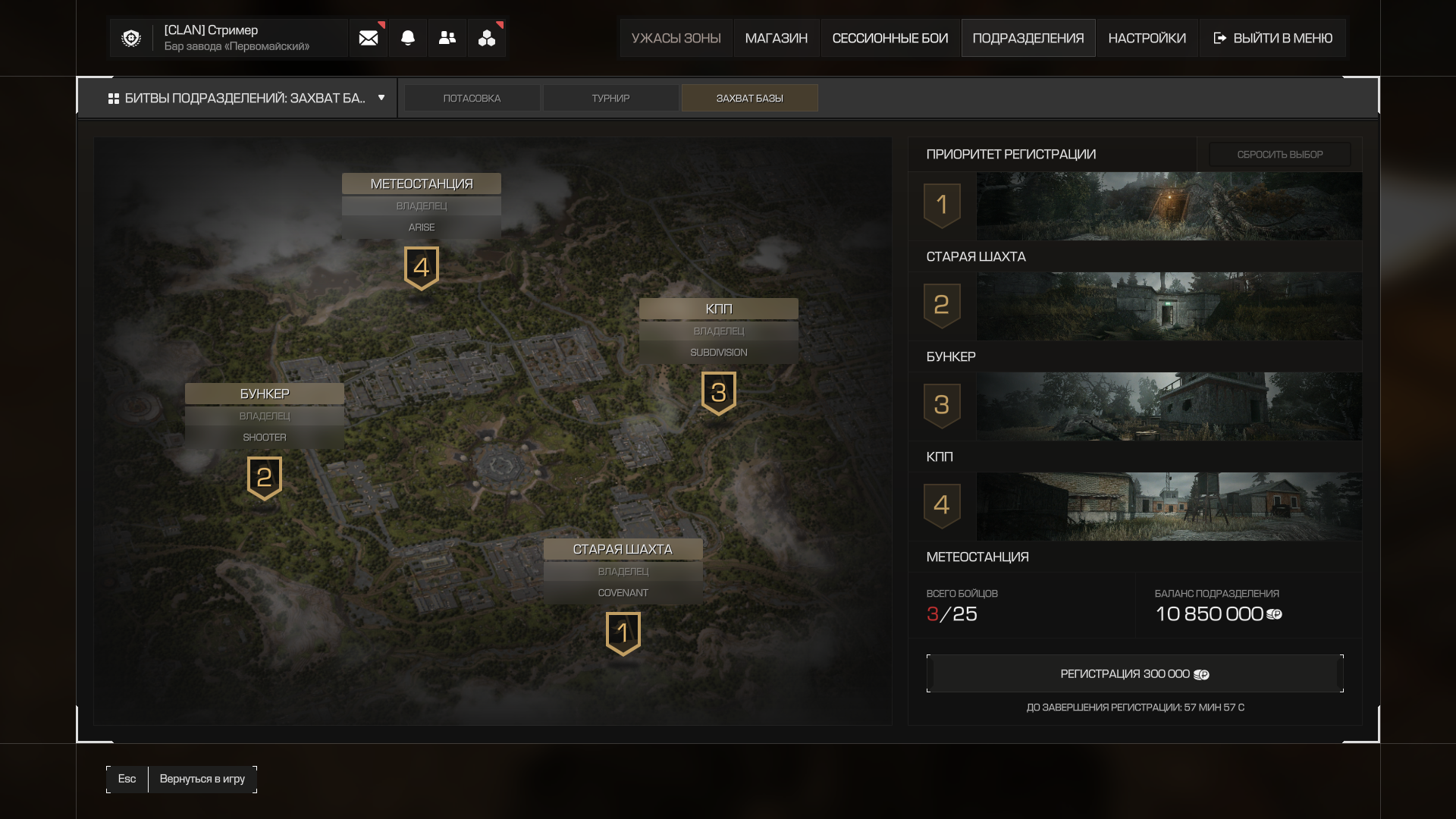Open the notifications bell
This screenshot has height=819, width=1456.
click(x=408, y=38)
